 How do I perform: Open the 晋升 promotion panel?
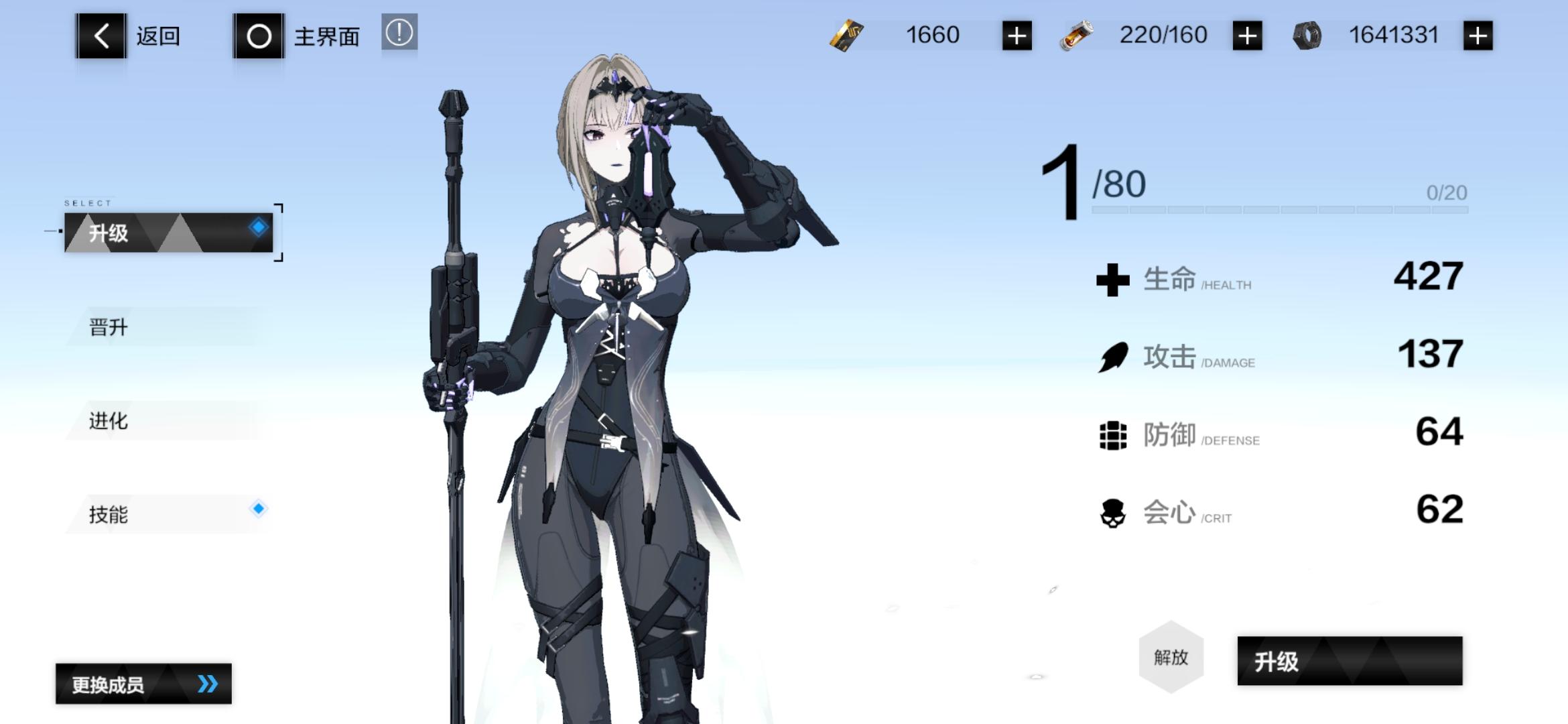pos(107,326)
